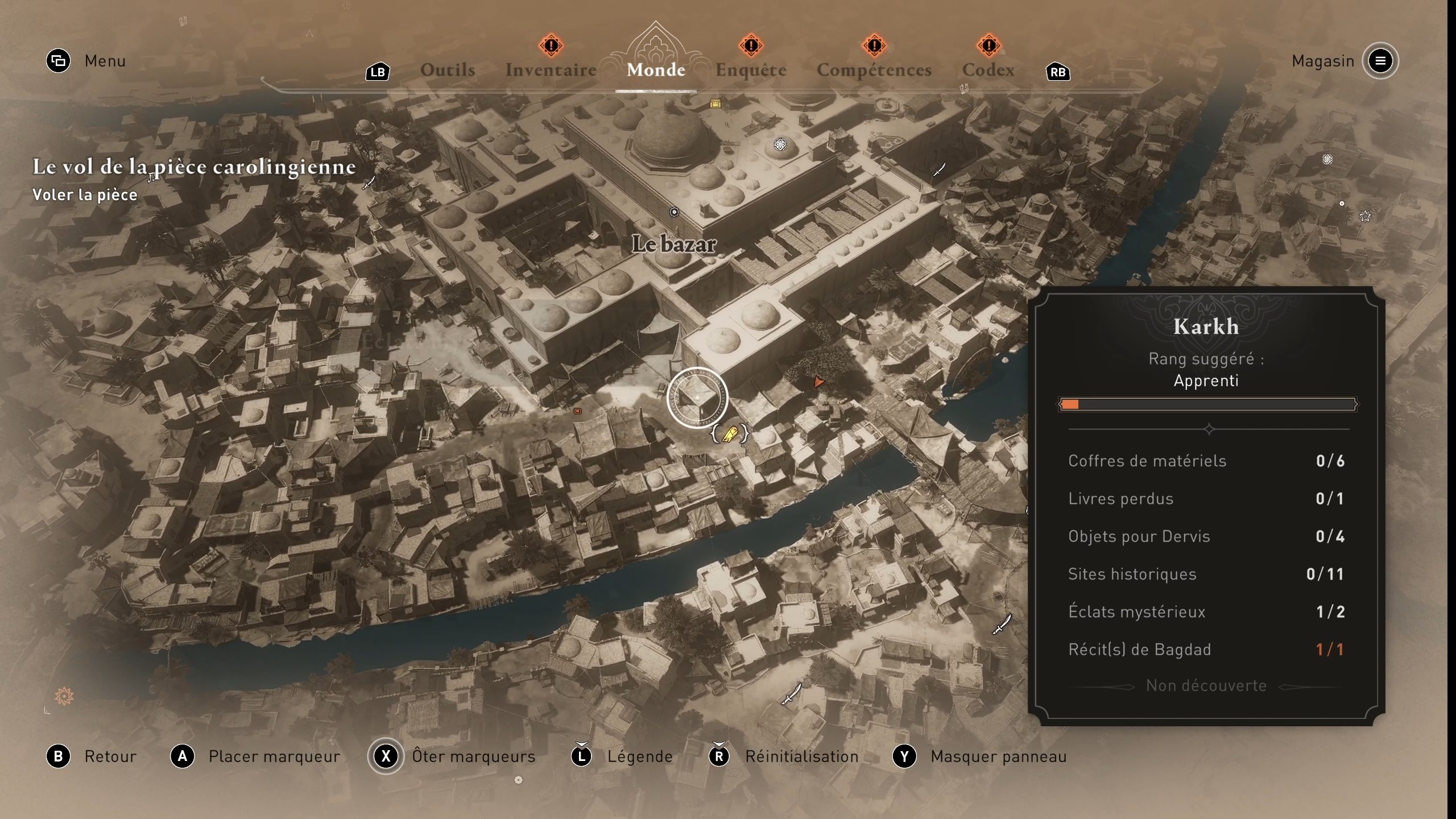Viewport: 1456px width, 819px height.
Task: Click the gear-shaped collectible icon on the bazaar roof
Action: [x=780, y=145]
